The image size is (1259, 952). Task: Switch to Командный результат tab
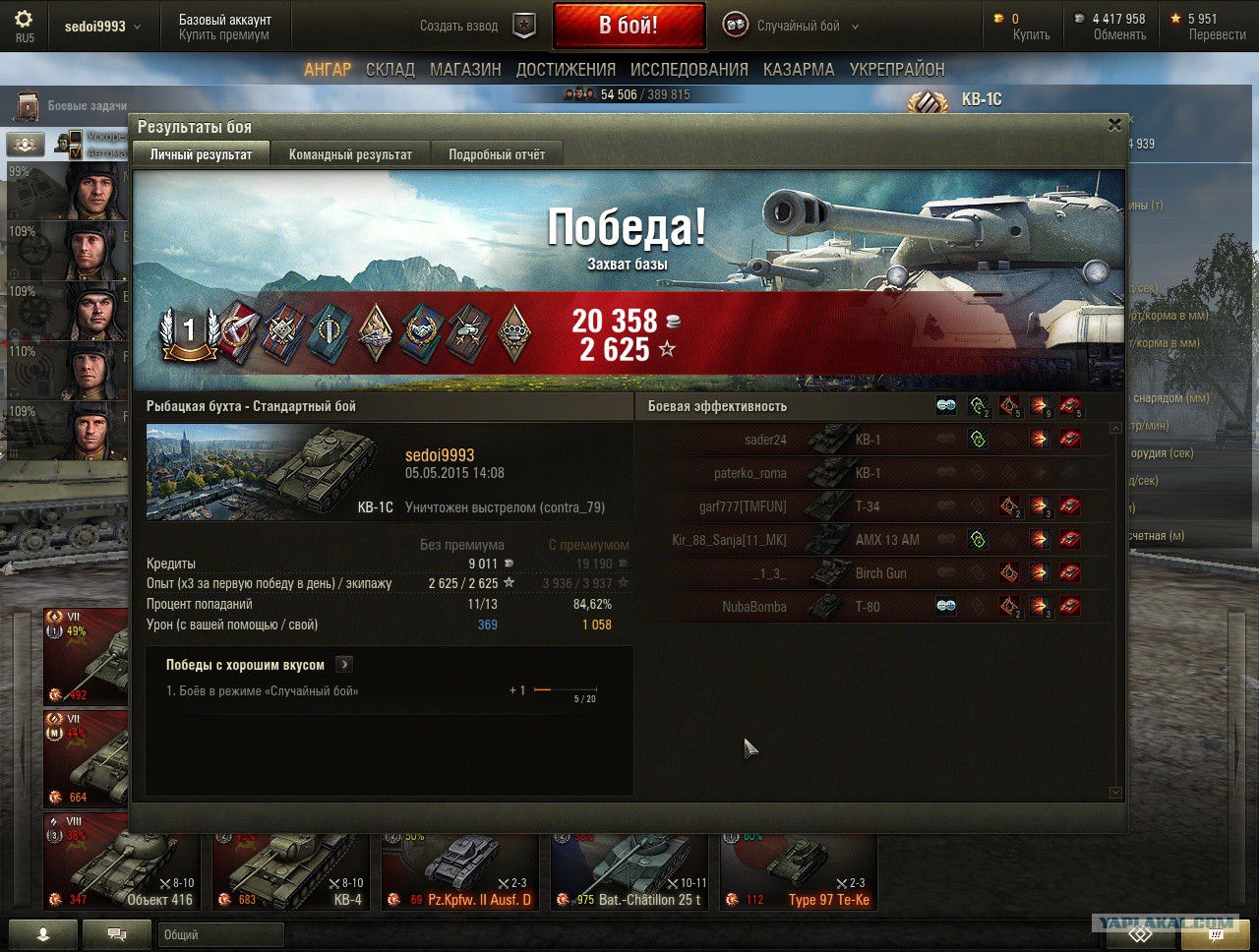click(x=350, y=154)
